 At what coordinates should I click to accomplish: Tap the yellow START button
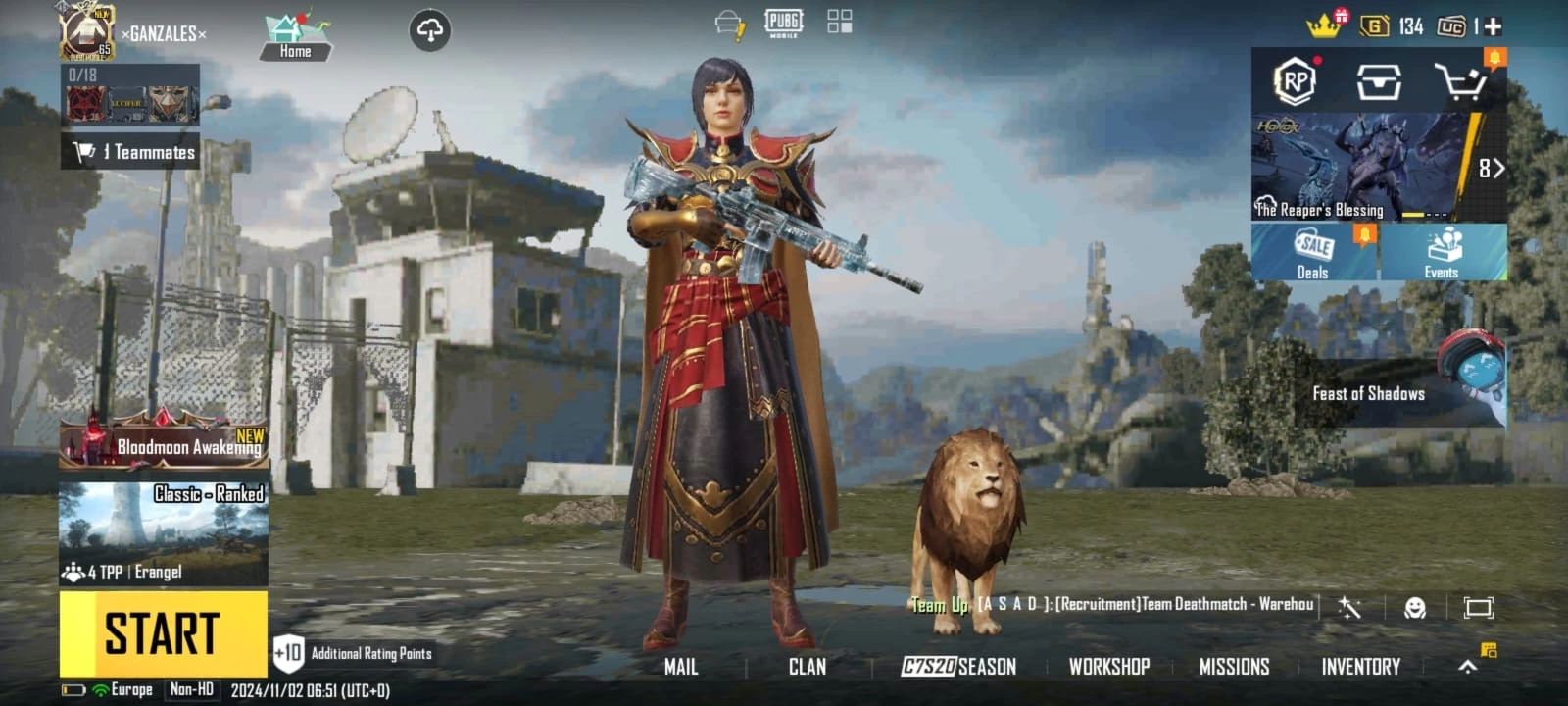(x=163, y=633)
